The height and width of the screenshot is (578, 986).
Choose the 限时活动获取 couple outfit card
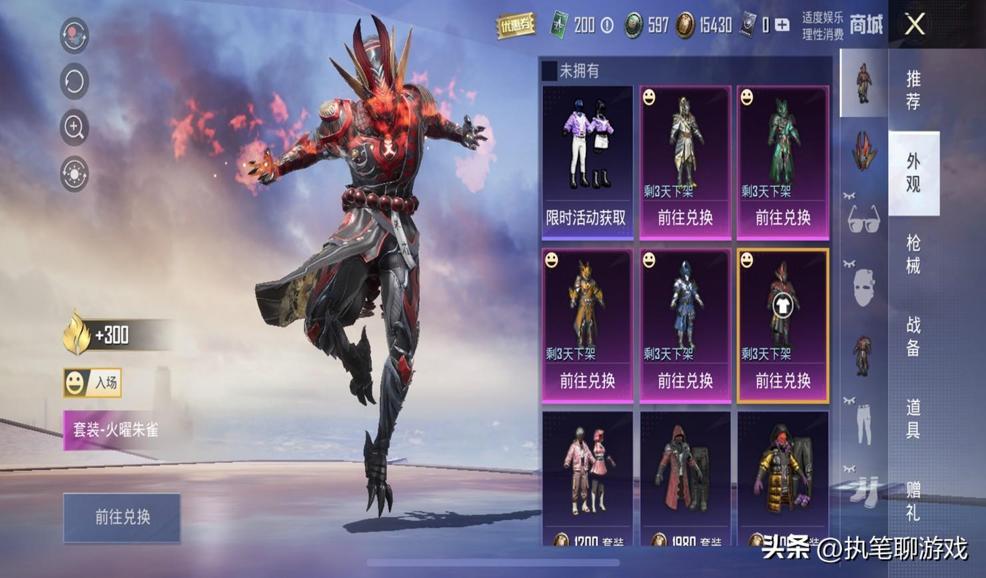pos(587,163)
